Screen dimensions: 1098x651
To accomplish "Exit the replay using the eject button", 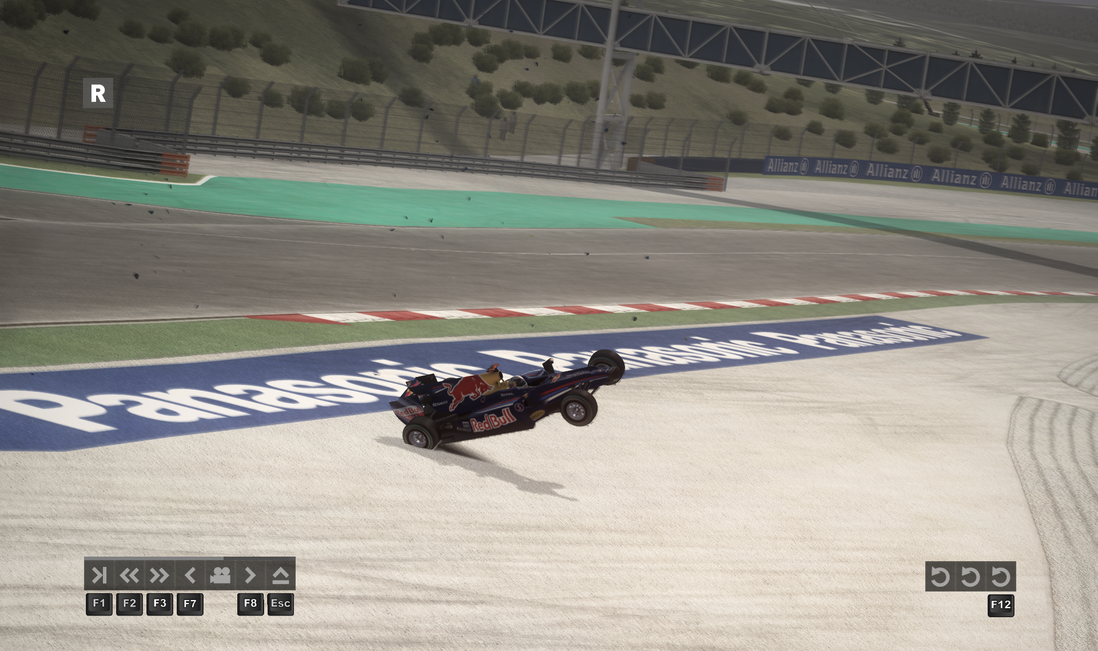I will click(x=280, y=575).
